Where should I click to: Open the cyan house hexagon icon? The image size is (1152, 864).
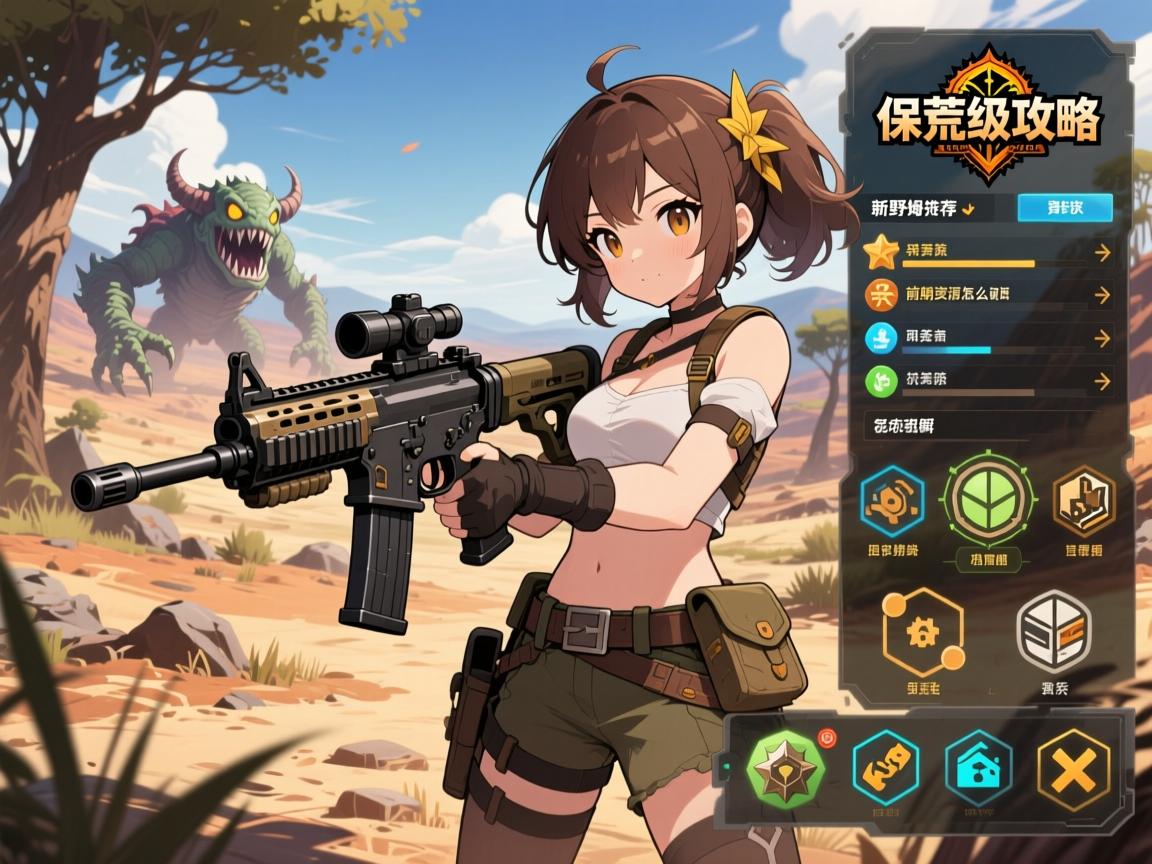click(x=978, y=768)
